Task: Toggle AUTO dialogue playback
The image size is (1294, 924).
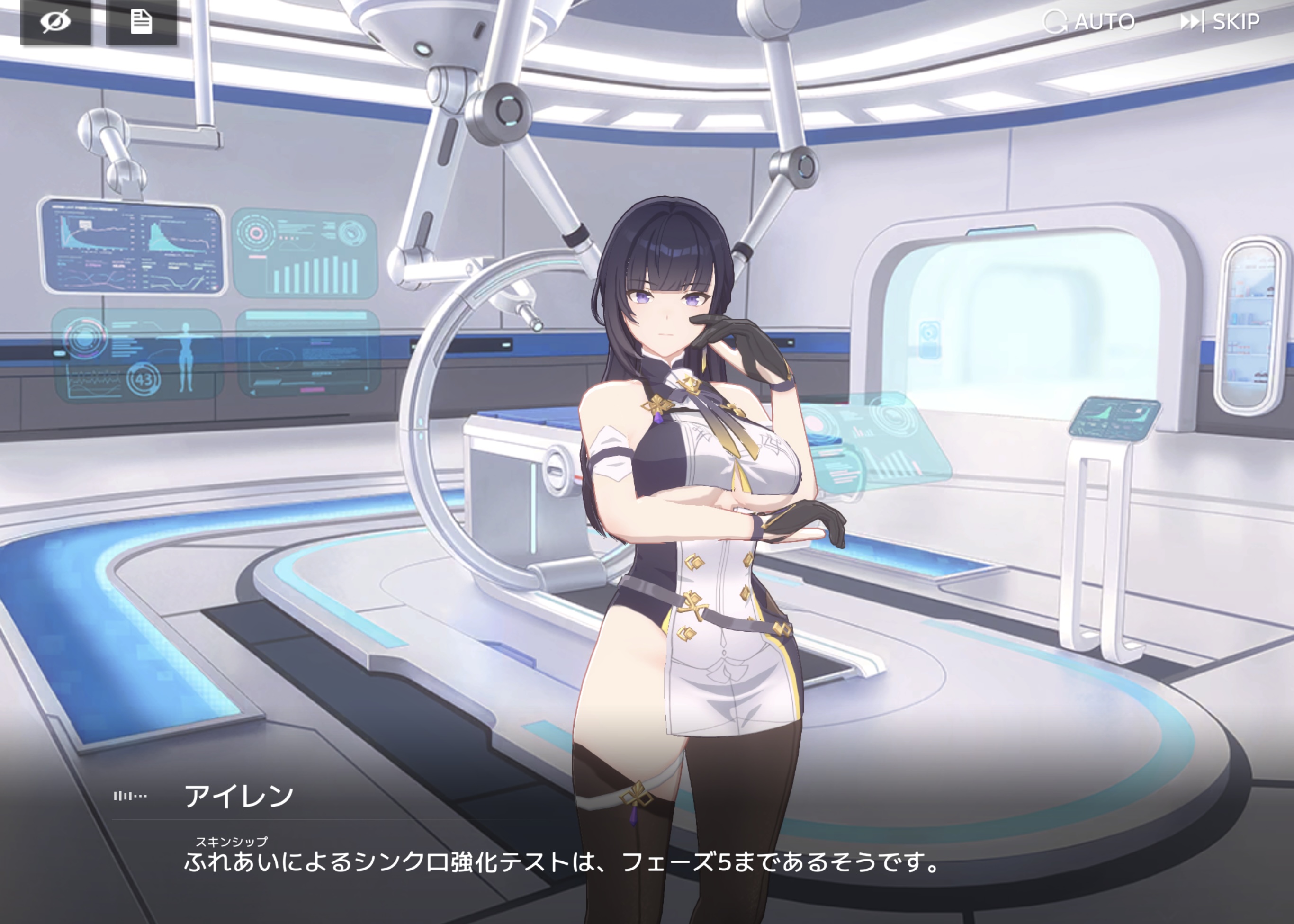Action: 1089,22
